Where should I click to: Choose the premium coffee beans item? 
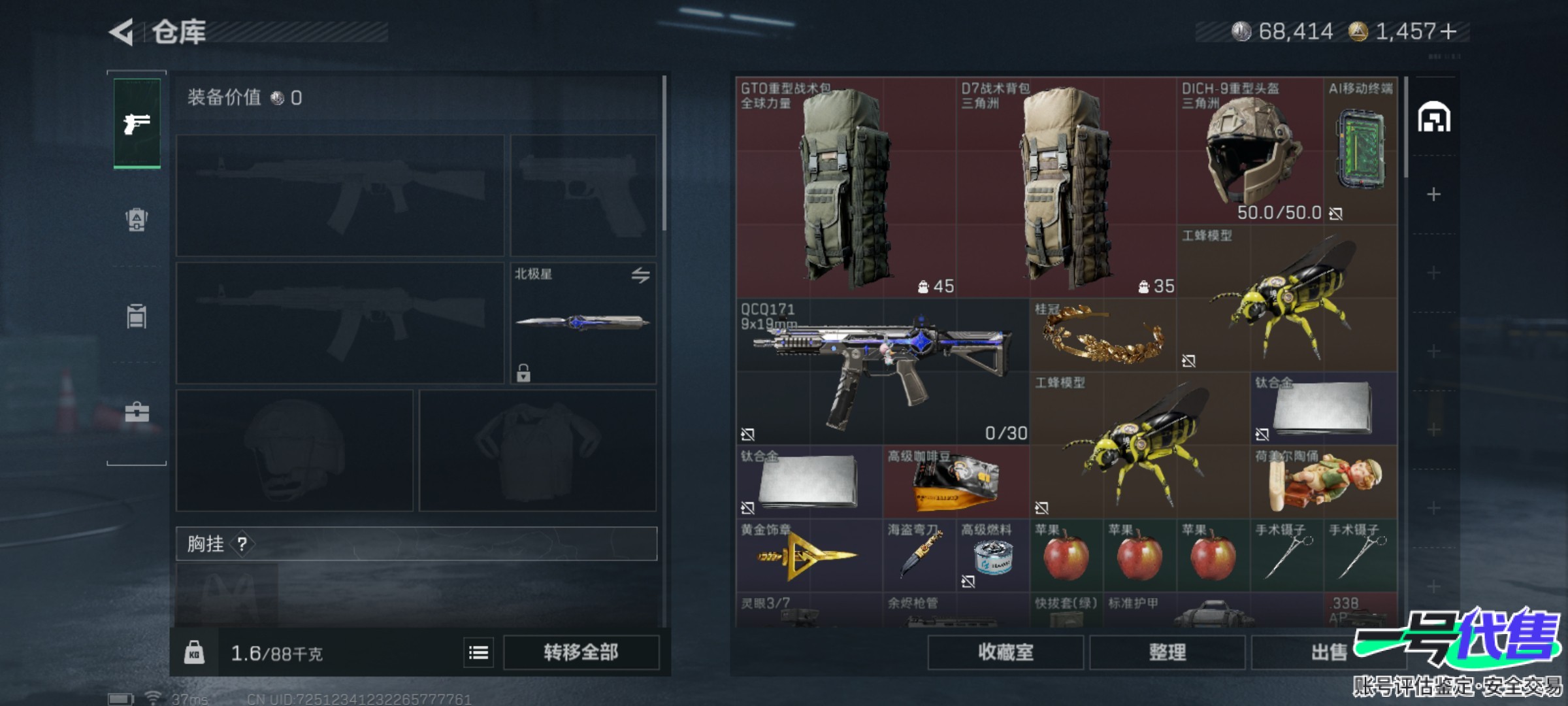[x=956, y=482]
